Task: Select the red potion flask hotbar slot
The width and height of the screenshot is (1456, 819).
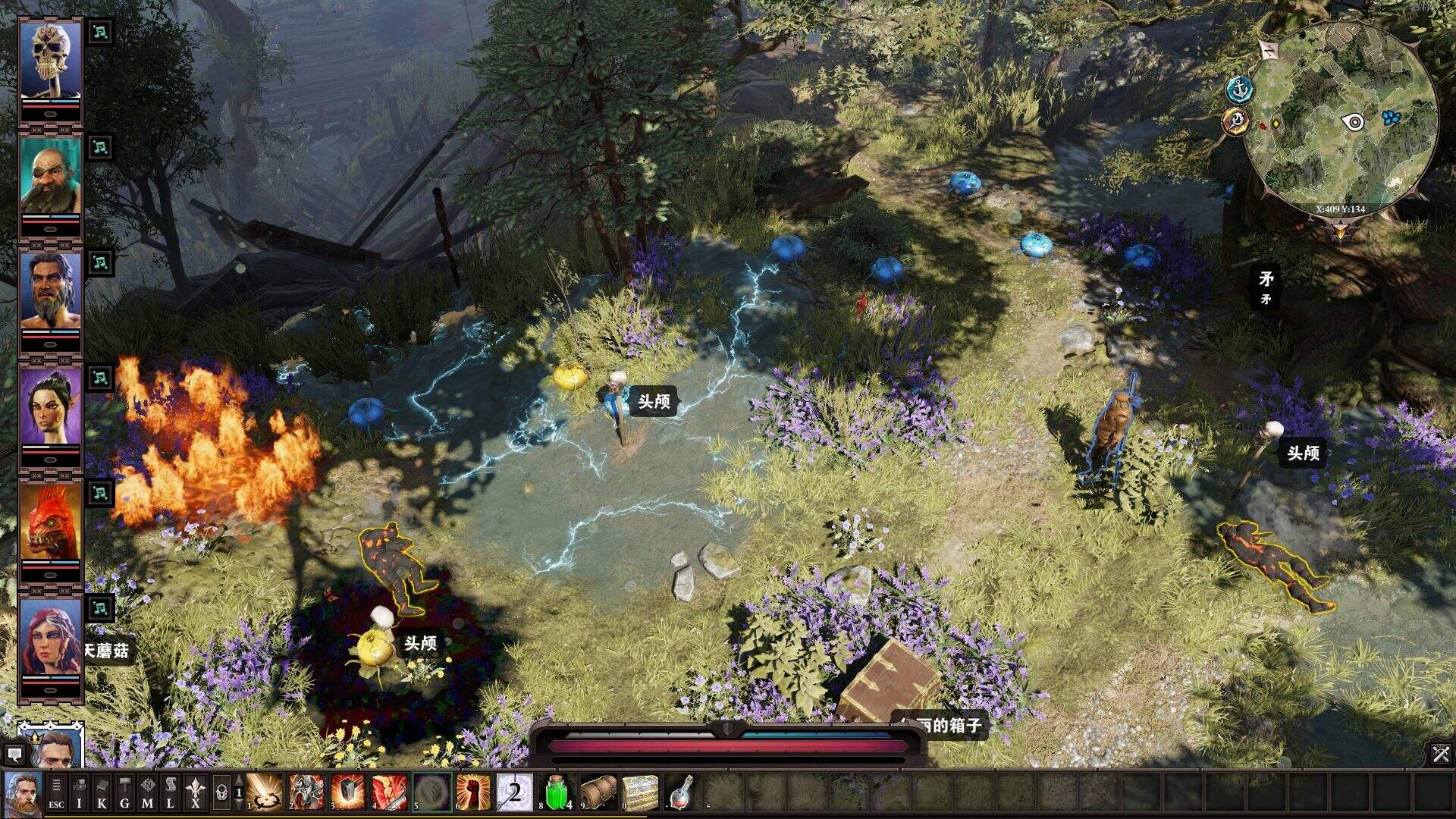Action: [682, 792]
